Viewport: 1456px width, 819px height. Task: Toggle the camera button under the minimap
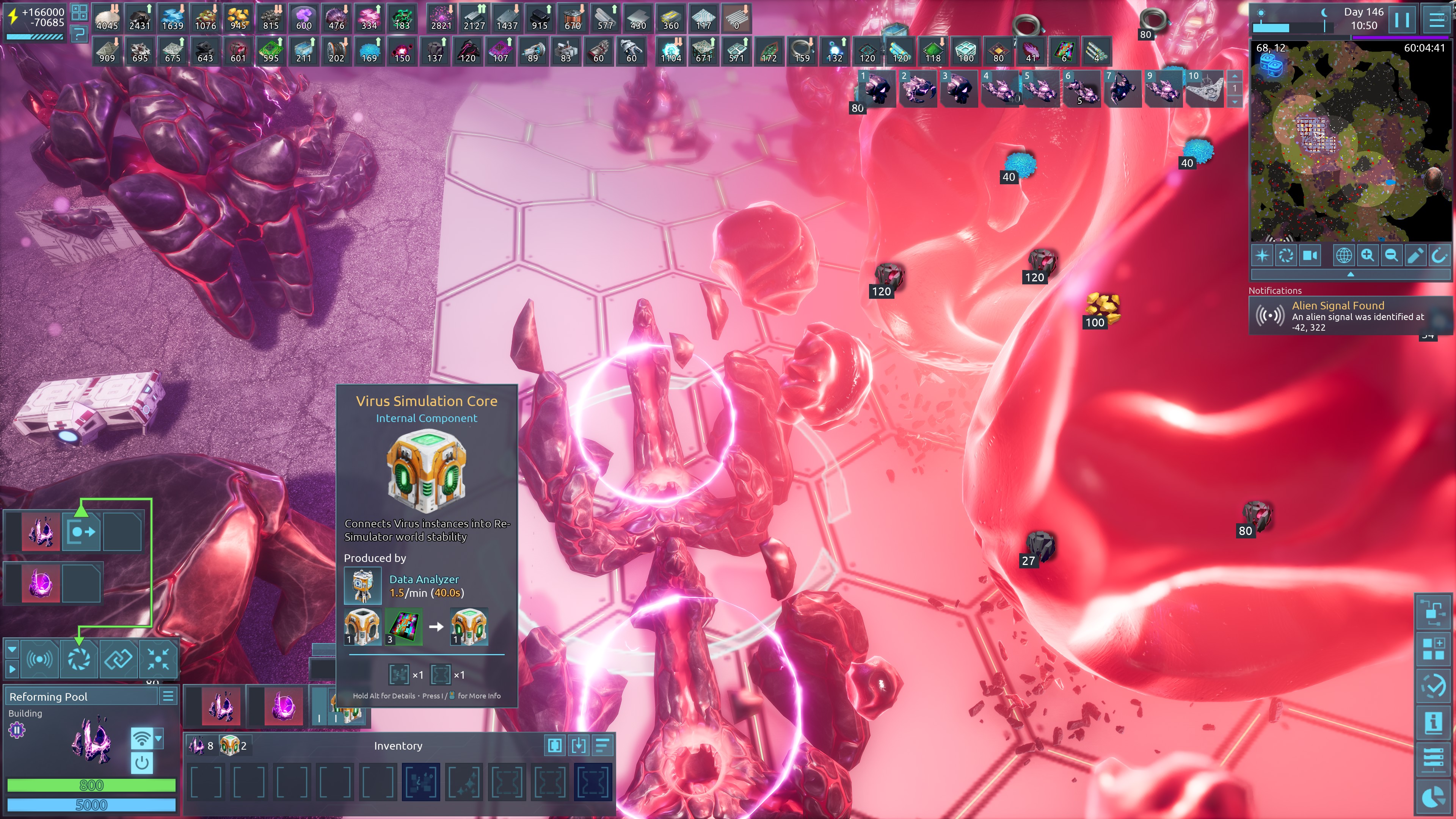1310,256
